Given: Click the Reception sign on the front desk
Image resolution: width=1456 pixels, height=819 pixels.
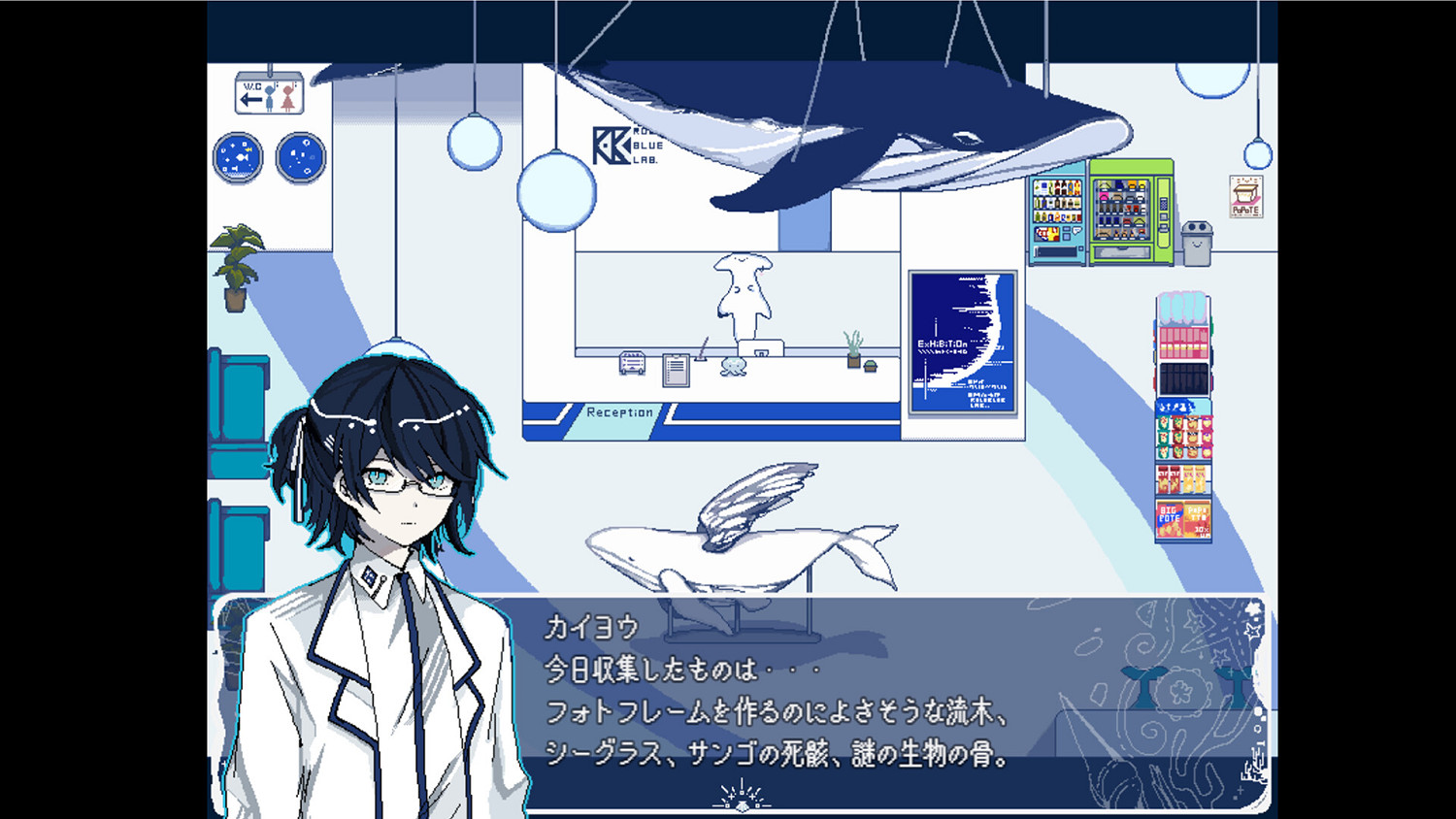Looking at the screenshot, I should coord(619,411).
